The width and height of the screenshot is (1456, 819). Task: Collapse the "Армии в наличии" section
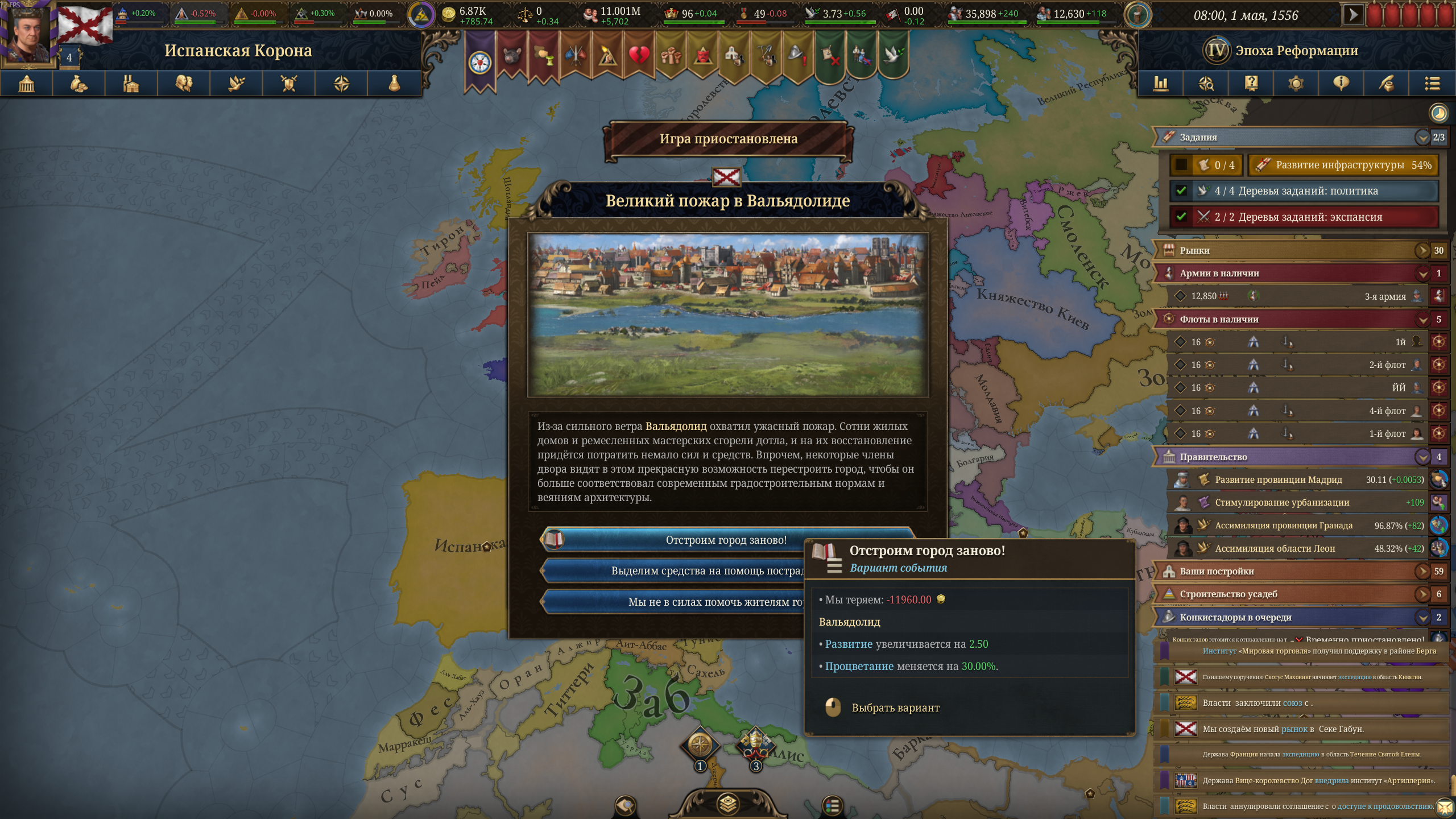pos(1422,274)
